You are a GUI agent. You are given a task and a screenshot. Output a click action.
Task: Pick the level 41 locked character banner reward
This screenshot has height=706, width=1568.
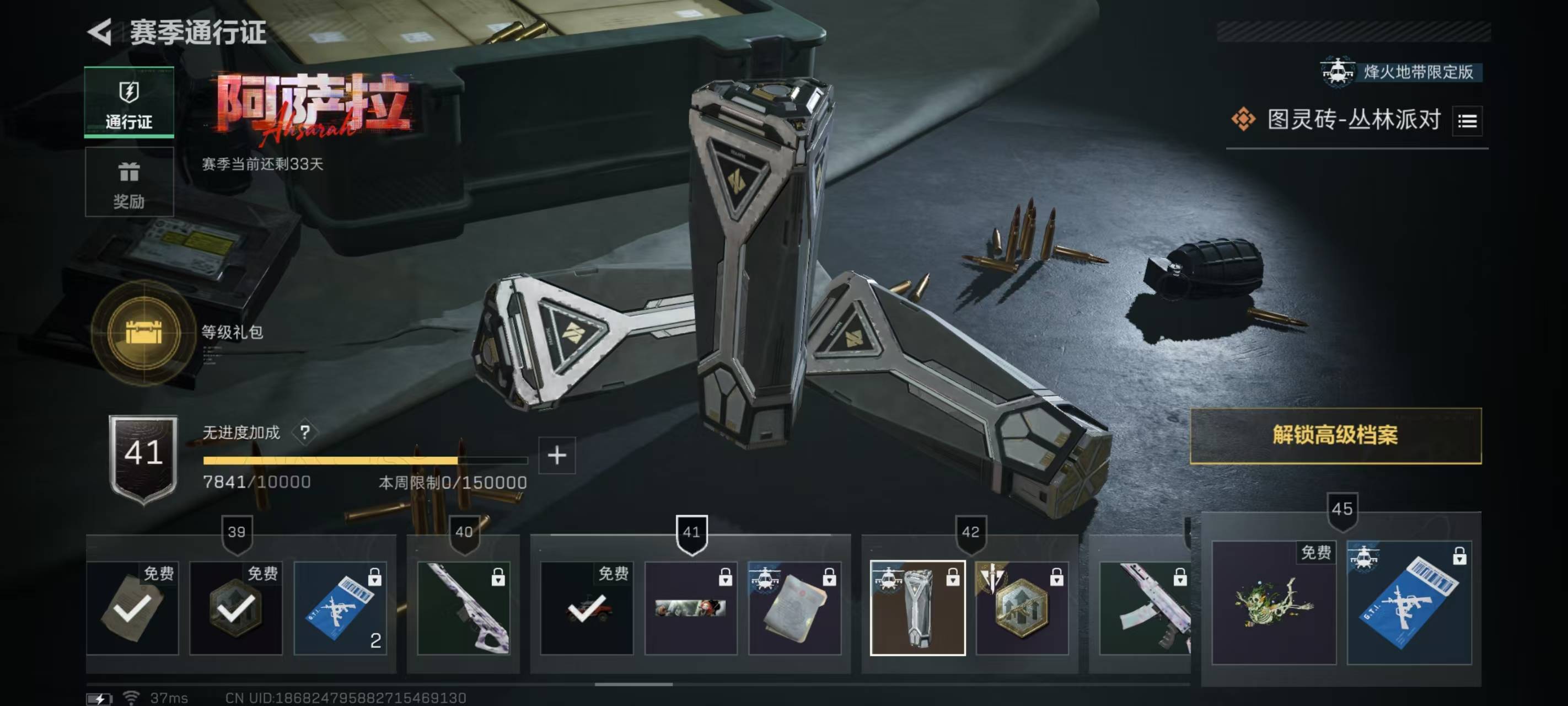tap(691, 608)
